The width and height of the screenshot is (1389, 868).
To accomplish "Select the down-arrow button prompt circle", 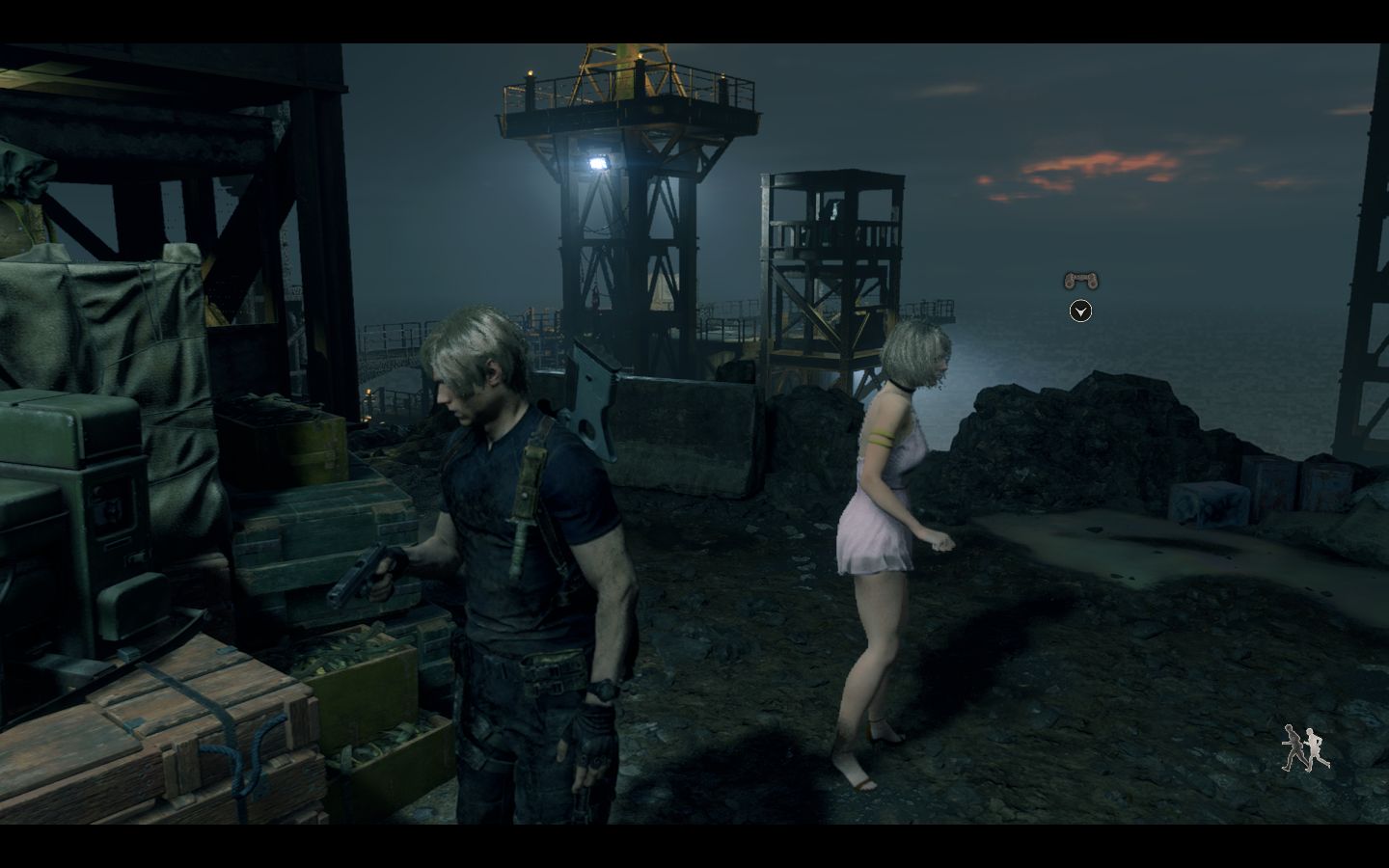I will pyautogui.click(x=1079, y=312).
